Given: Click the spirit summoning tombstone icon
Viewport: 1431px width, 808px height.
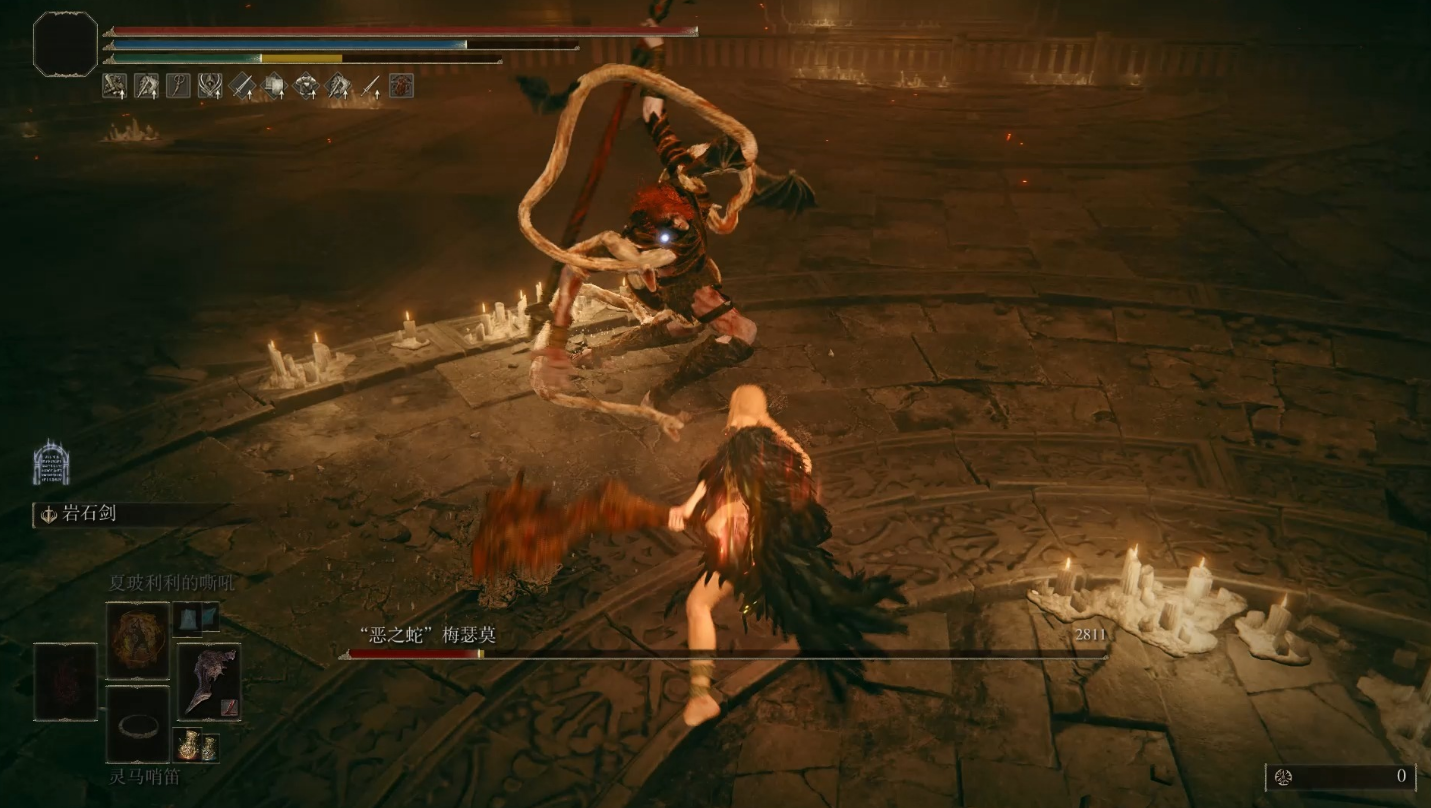Looking at the screenshot, I should tap(51, 463).
